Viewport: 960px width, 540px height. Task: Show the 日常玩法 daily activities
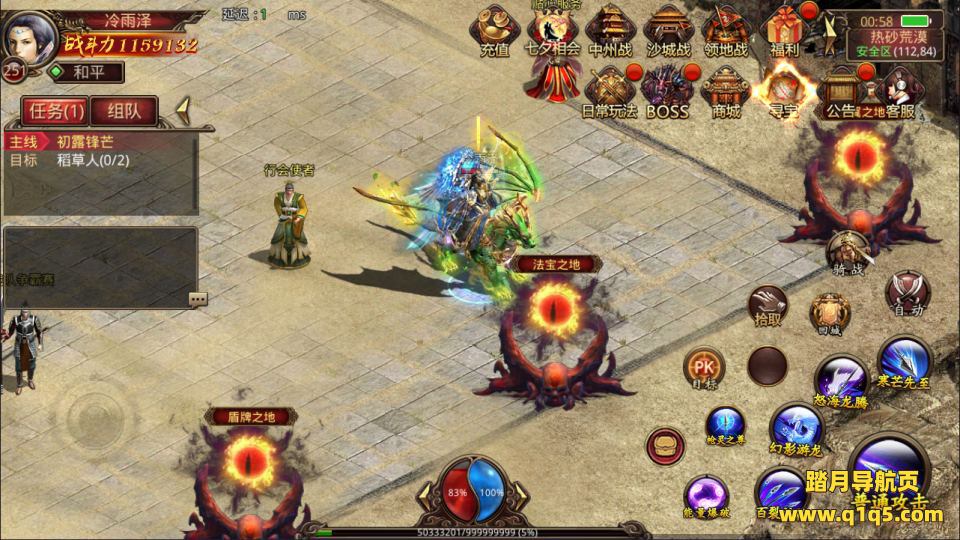pyautogui.click(x=608, y=90)
